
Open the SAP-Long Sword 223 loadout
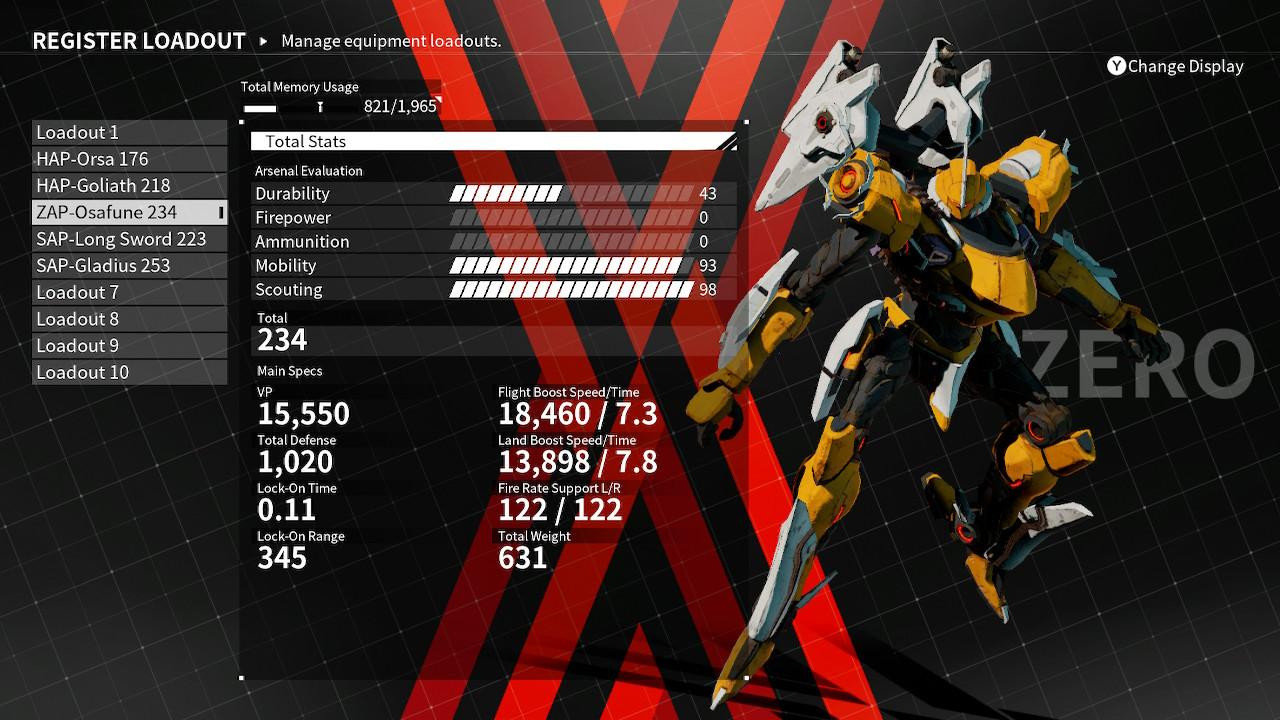[129, 239]
